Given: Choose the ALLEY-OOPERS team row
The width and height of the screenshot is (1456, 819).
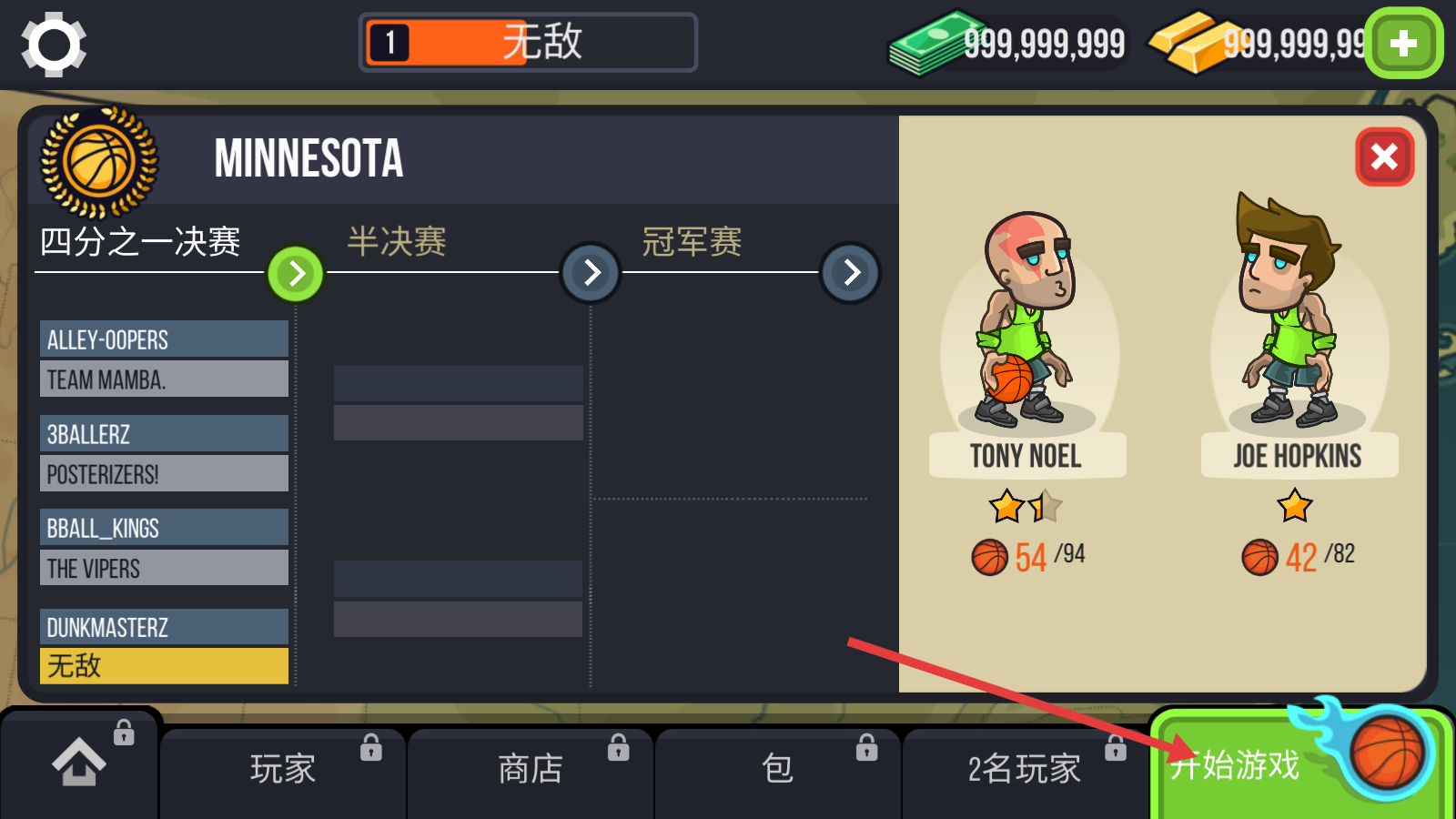Looking at the screenshot, I should (x=164, y=339).
